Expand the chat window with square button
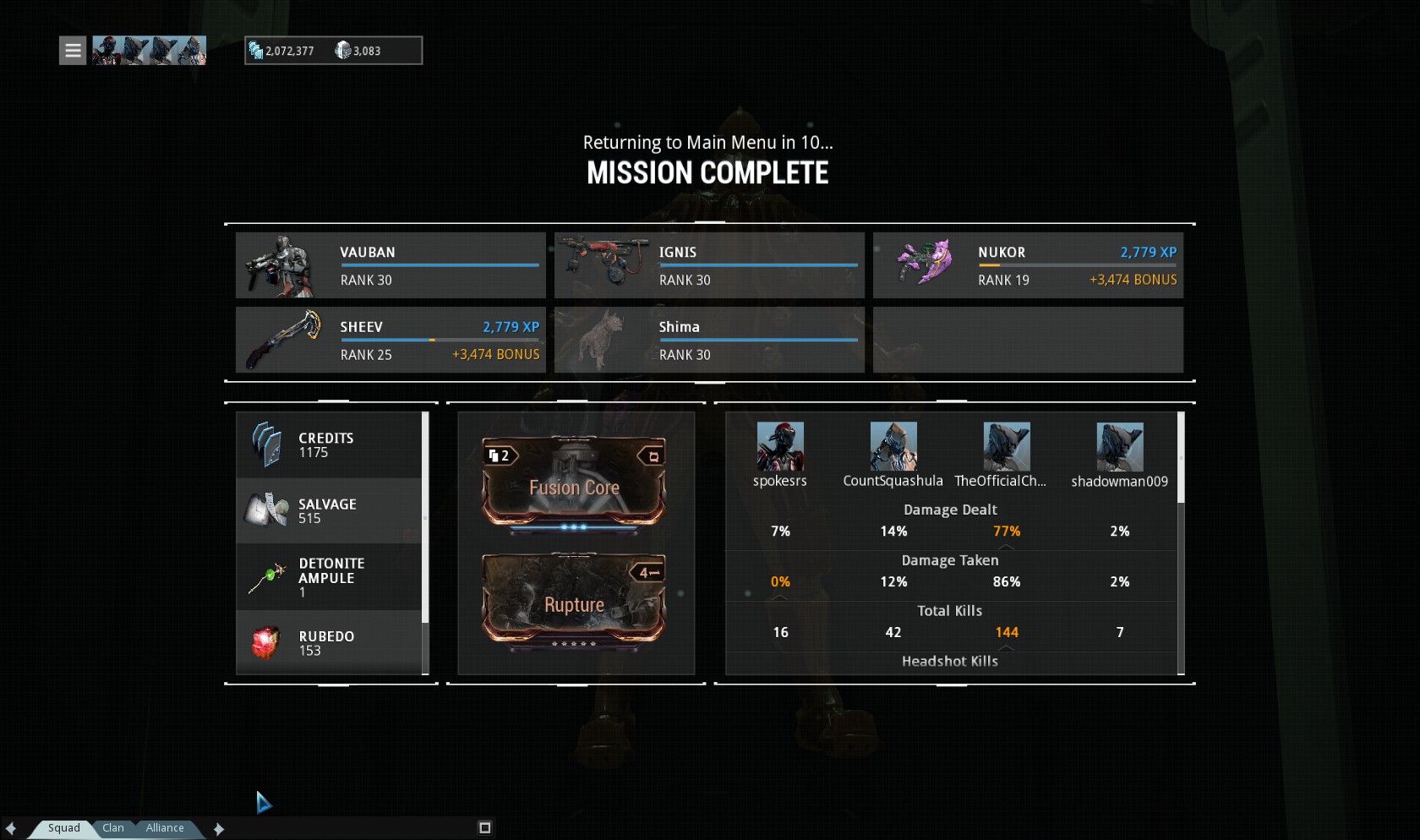 pos(485,828)
